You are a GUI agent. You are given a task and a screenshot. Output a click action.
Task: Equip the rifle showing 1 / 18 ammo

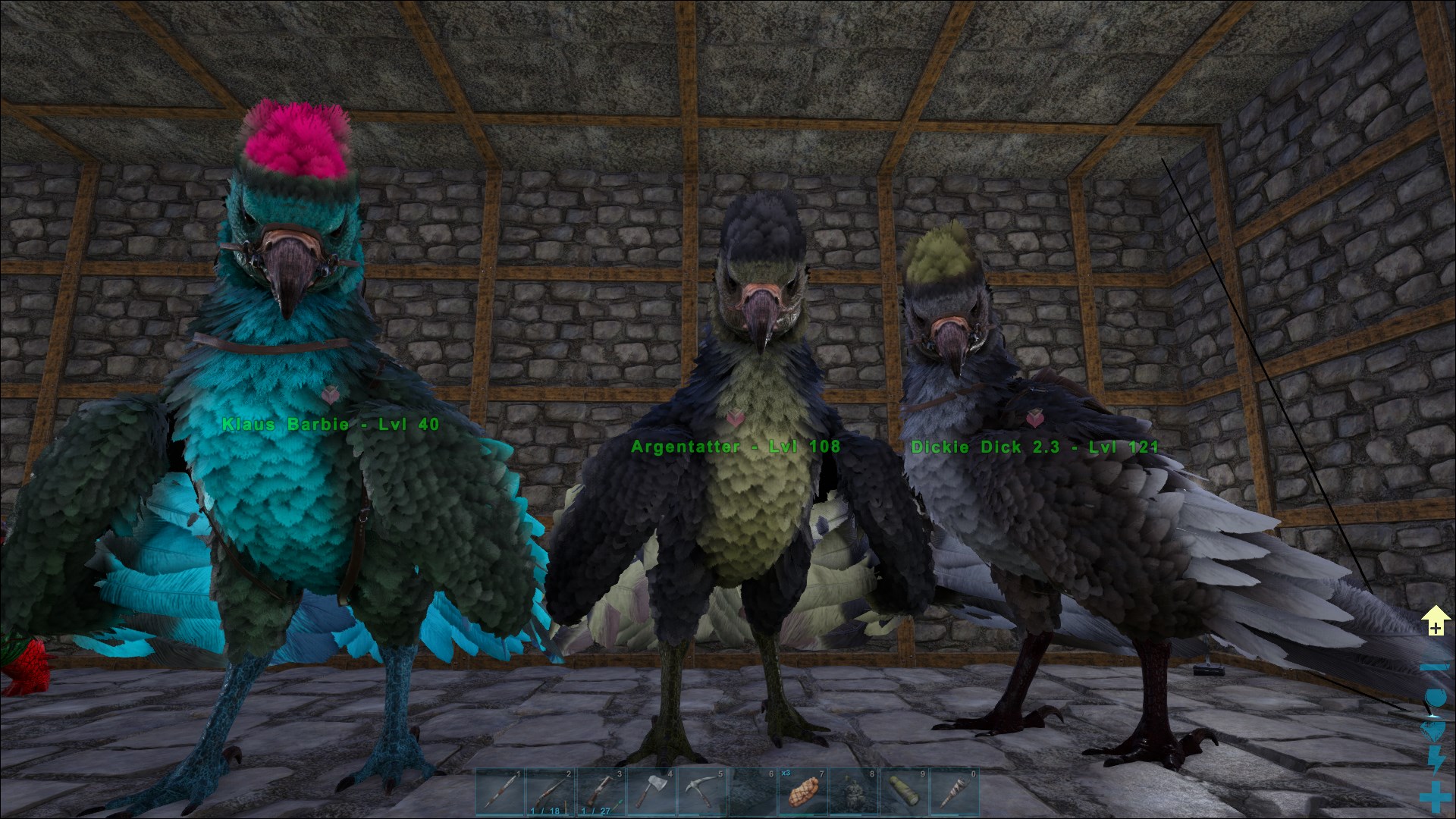[551, 793]
